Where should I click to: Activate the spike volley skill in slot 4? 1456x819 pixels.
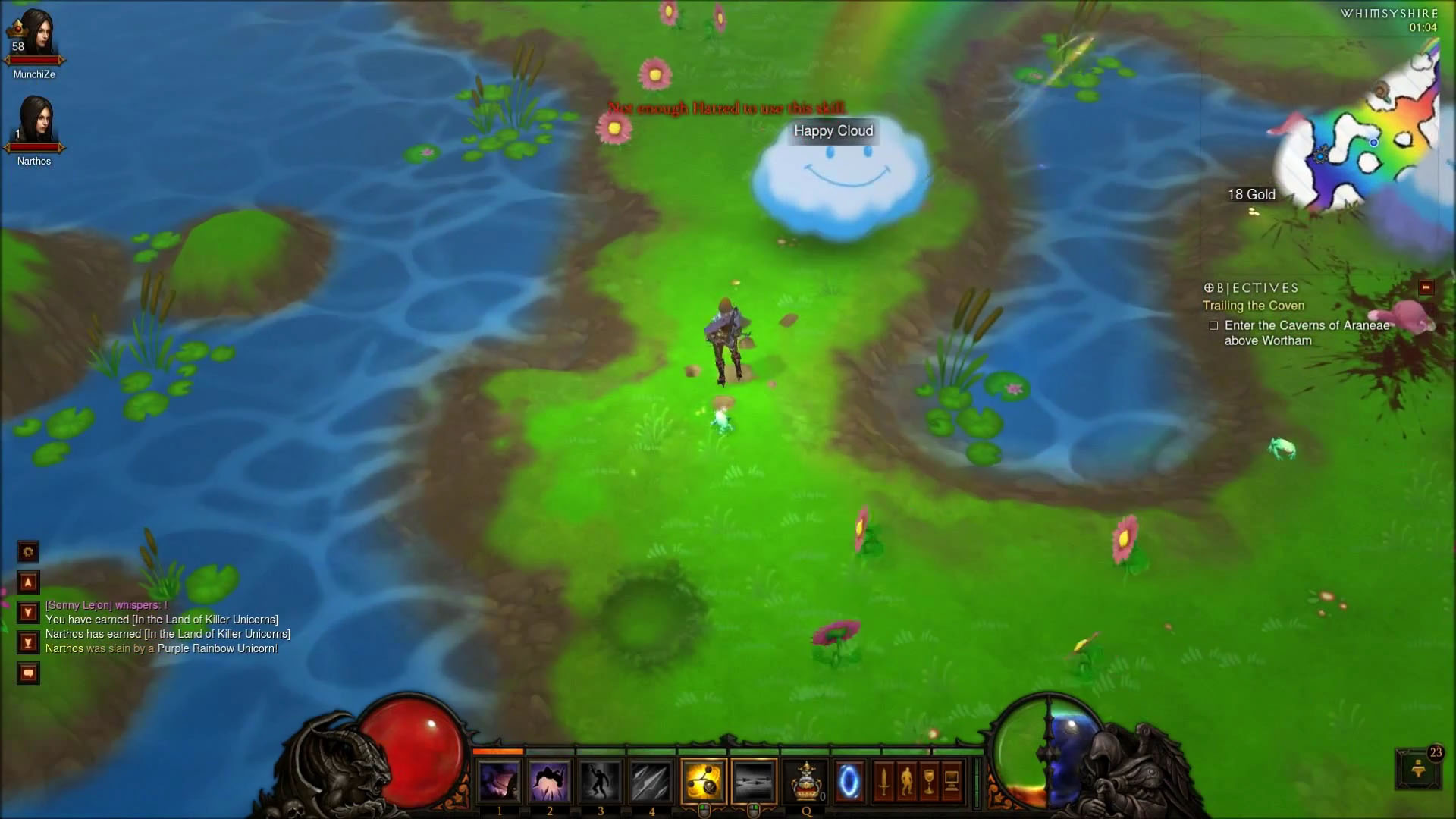click(651, 781)
